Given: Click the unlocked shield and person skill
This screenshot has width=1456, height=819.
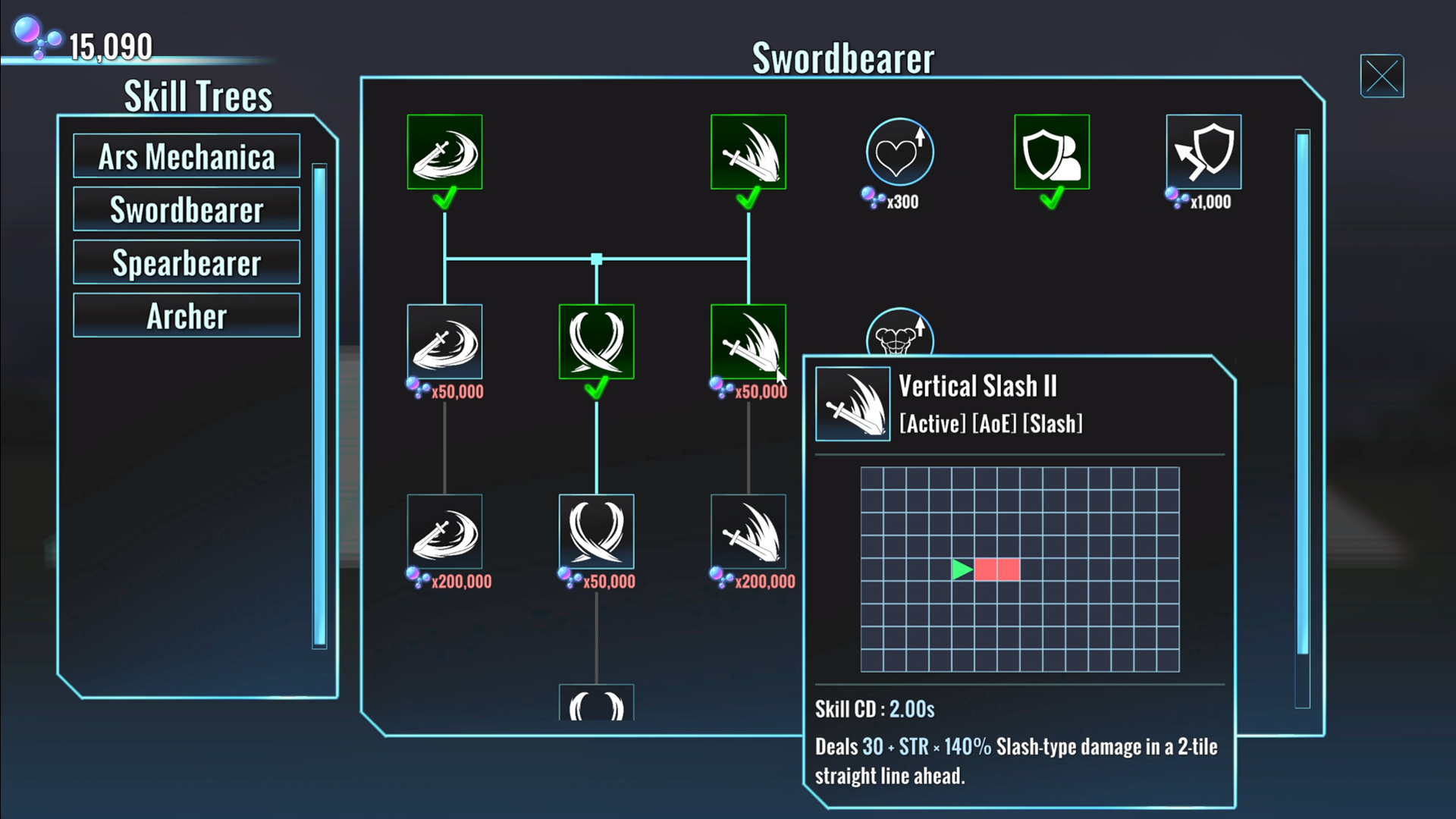Looking at the screenshot, I should point(1051,152).
